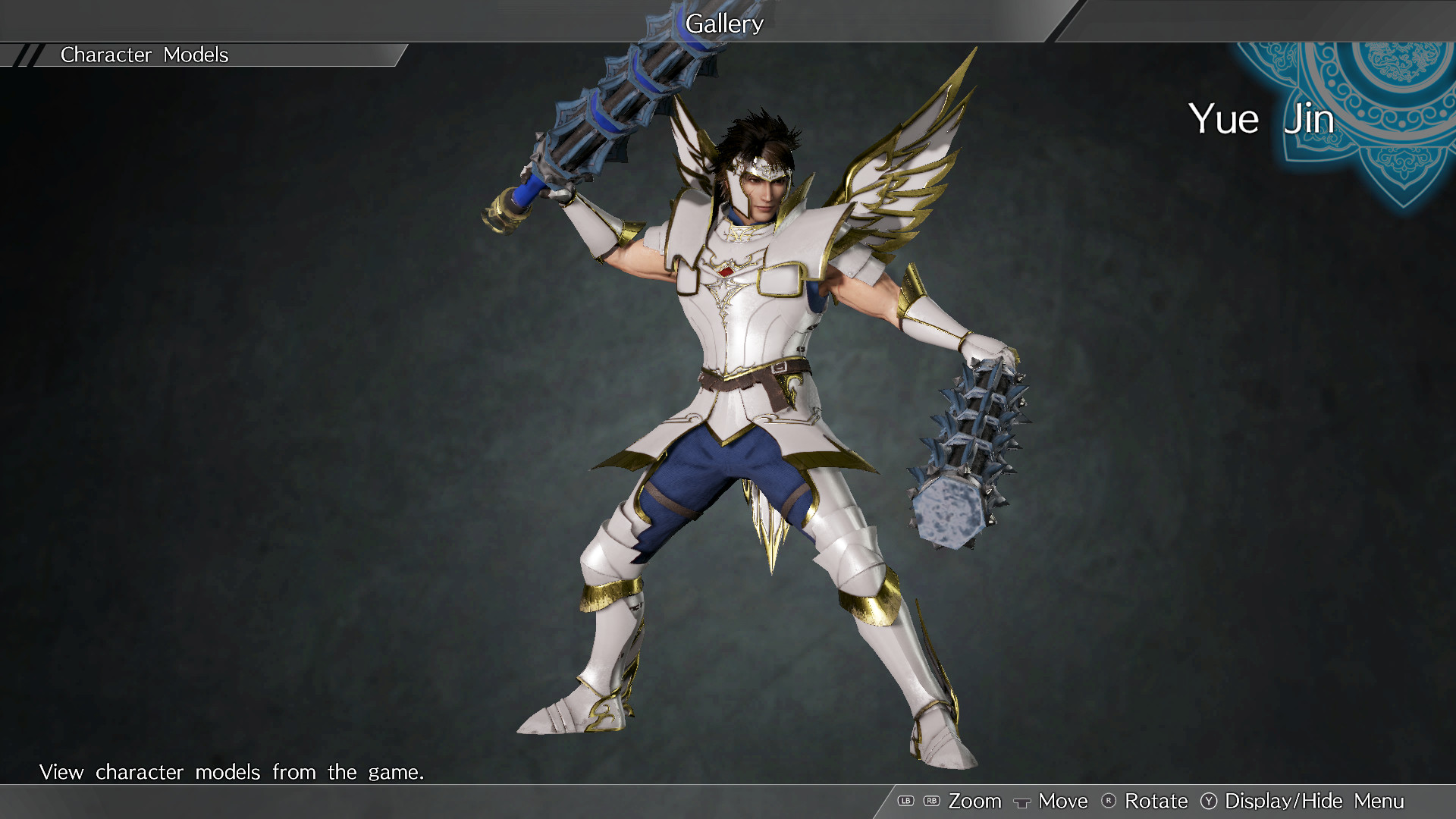Click the Y button prompt icon

[x=1210, y=801]
